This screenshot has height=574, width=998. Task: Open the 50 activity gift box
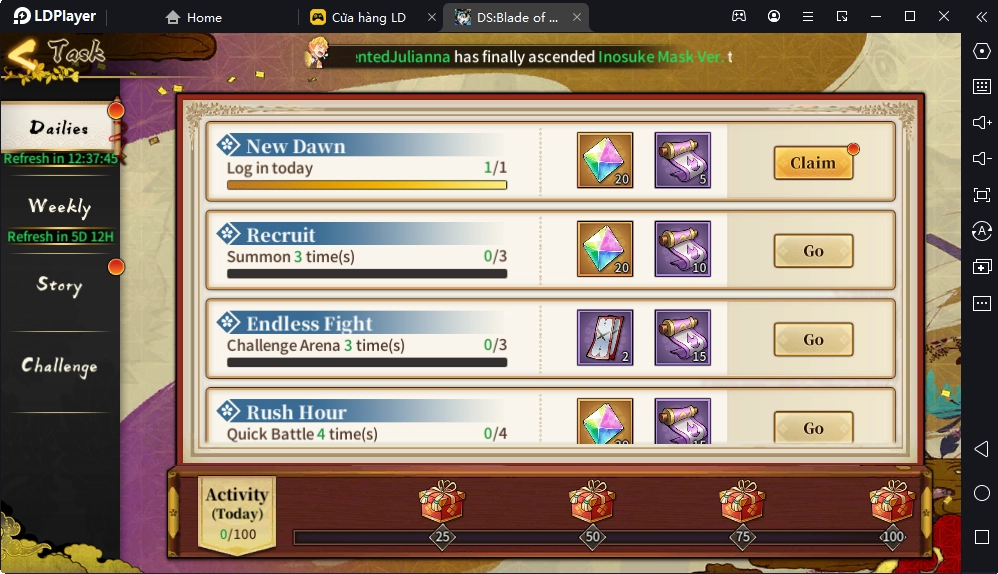[592, 502]
